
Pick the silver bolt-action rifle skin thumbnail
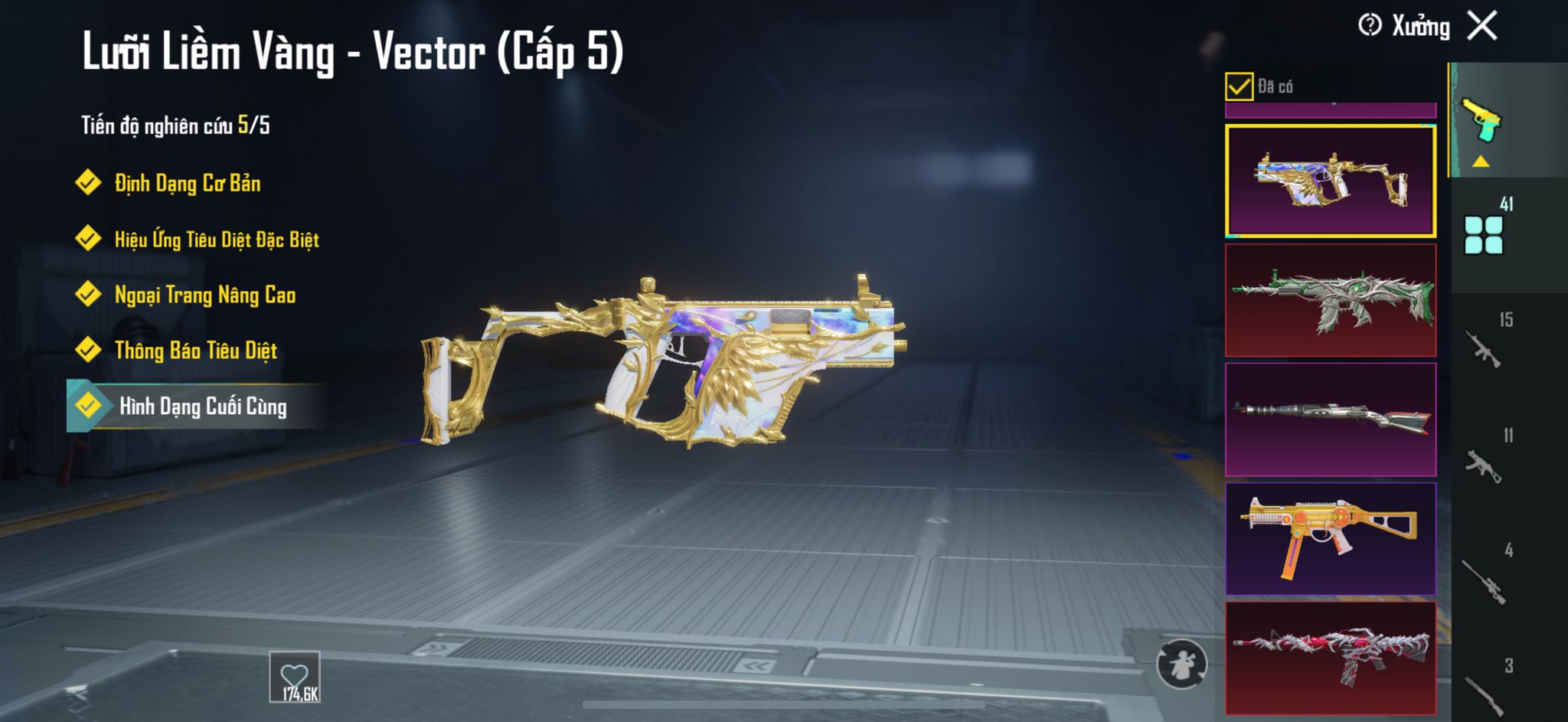(x=1331, y=420)
